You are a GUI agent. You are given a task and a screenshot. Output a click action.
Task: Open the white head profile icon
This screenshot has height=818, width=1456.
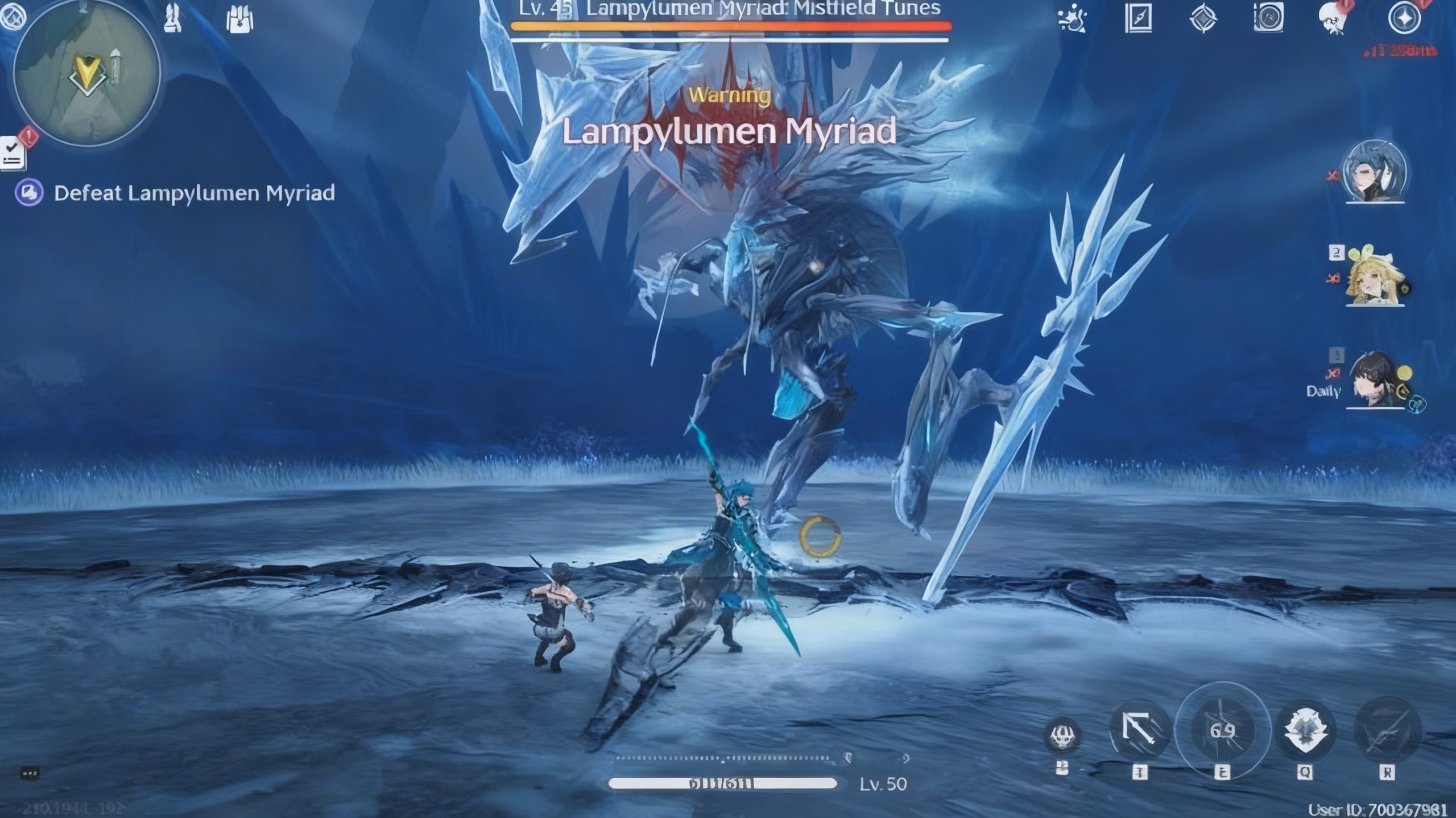tap(1333, 19)
